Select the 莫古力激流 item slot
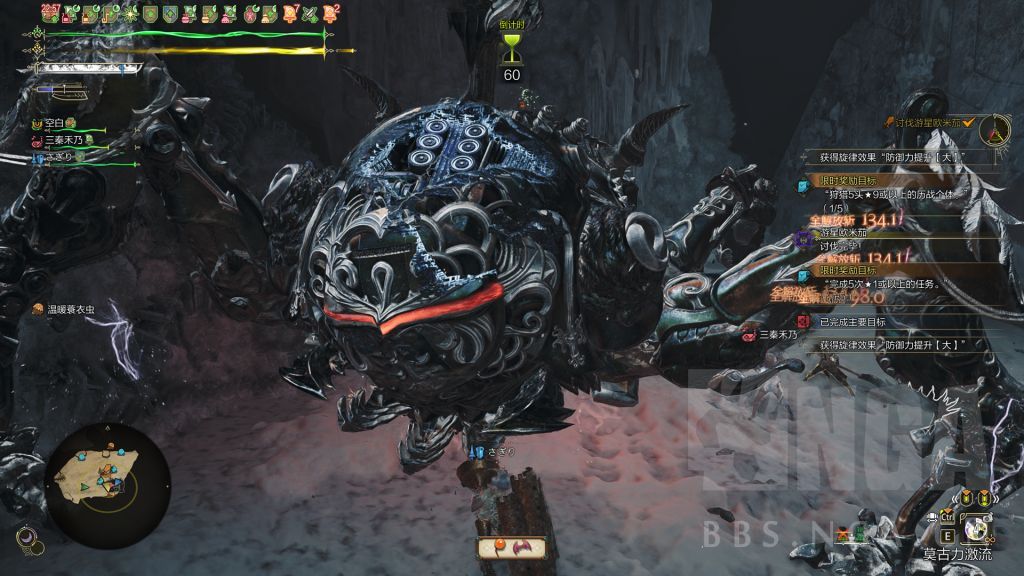The image size is (1024, 576). click(x=977, y=526)
